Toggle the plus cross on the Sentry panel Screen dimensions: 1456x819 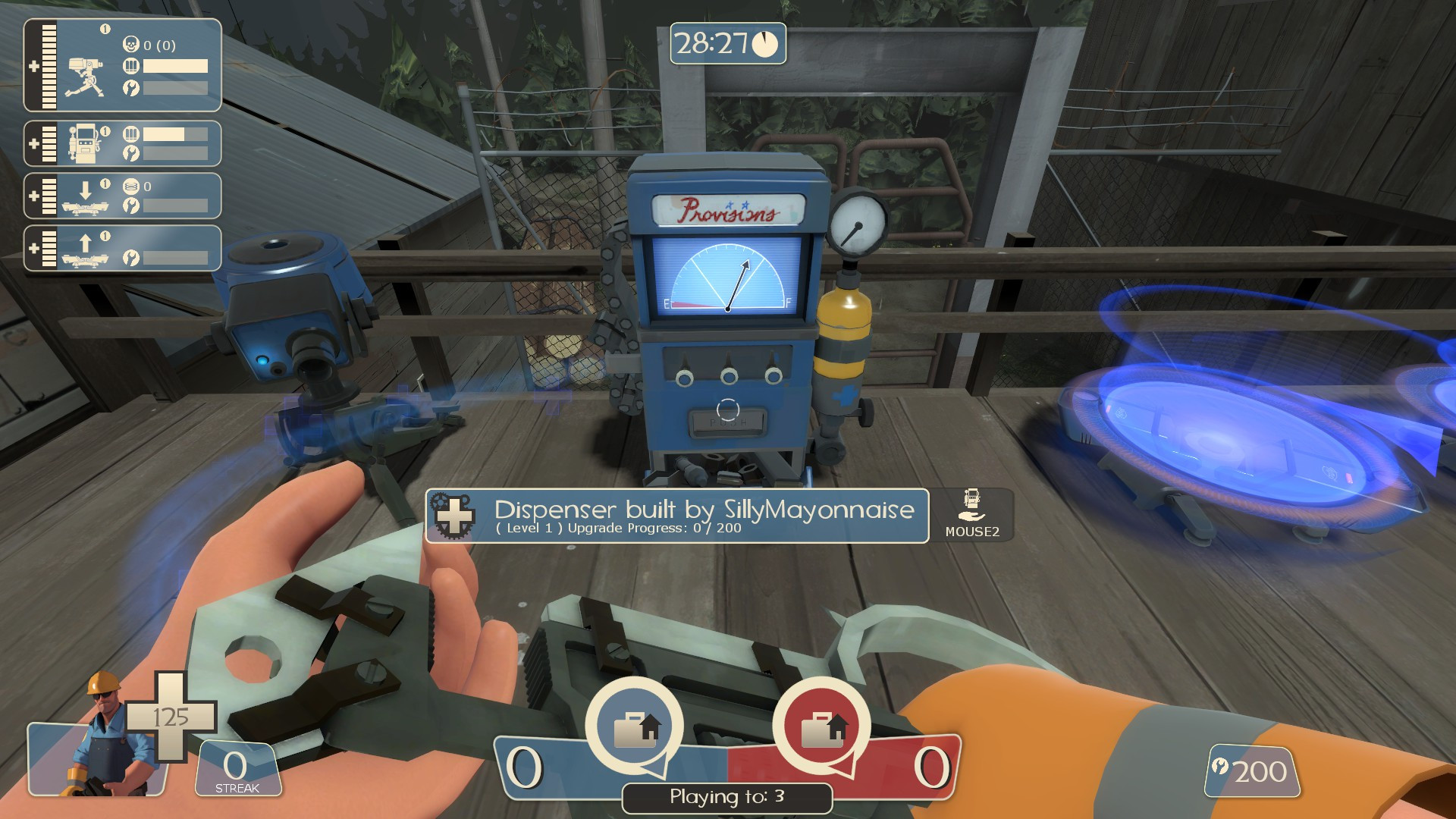coord(33,66)
